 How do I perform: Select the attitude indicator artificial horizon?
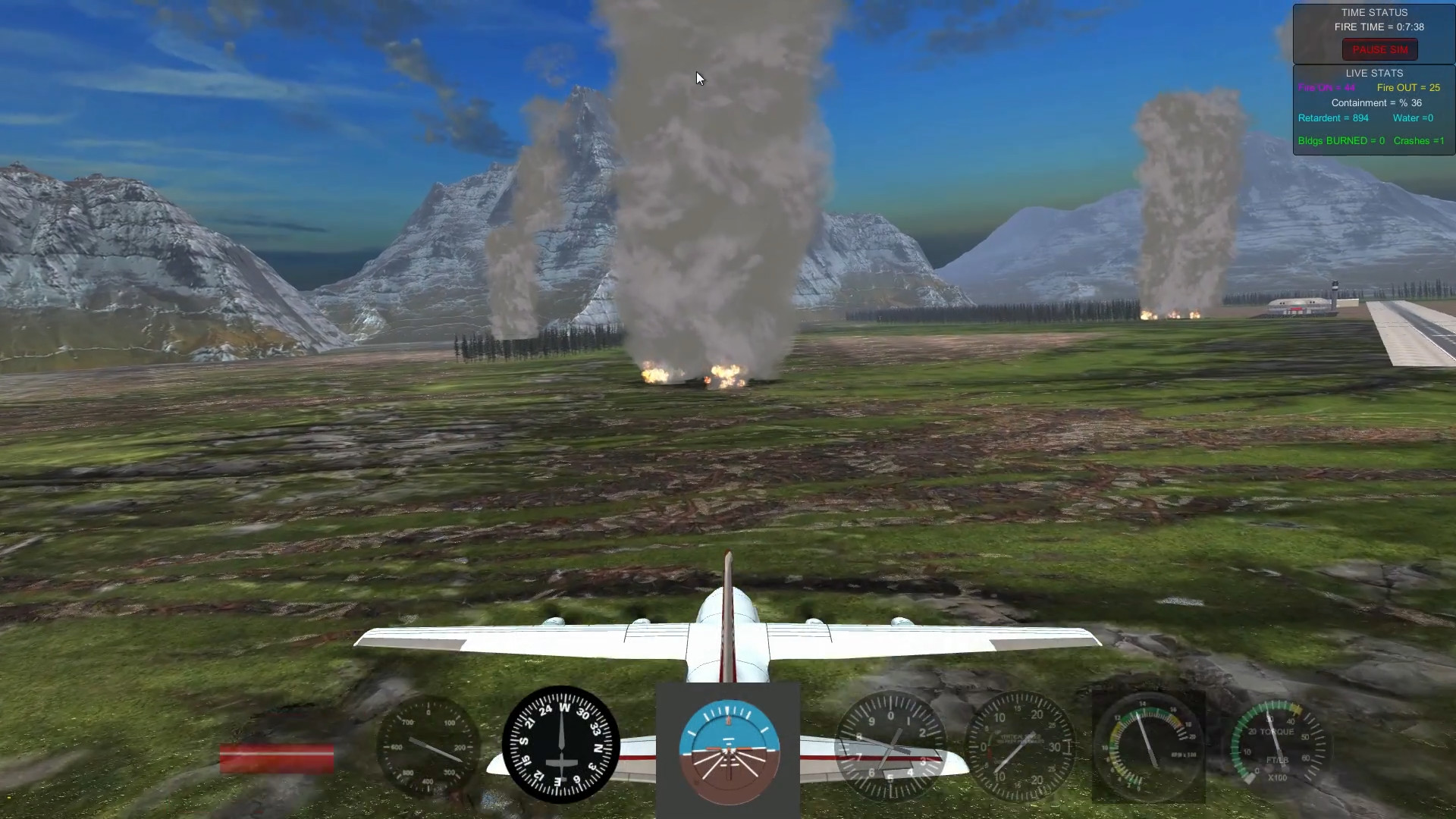click(727, 751)
